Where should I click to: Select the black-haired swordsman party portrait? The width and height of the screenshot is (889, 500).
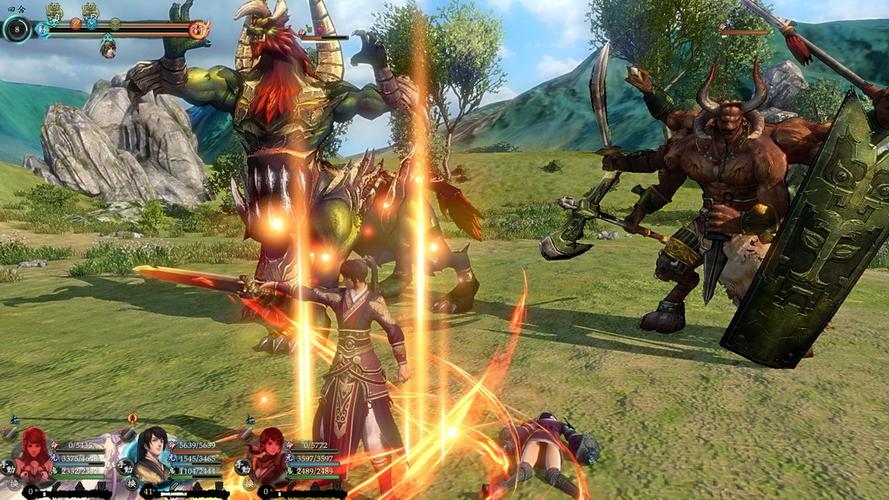[x=152, y=454]
